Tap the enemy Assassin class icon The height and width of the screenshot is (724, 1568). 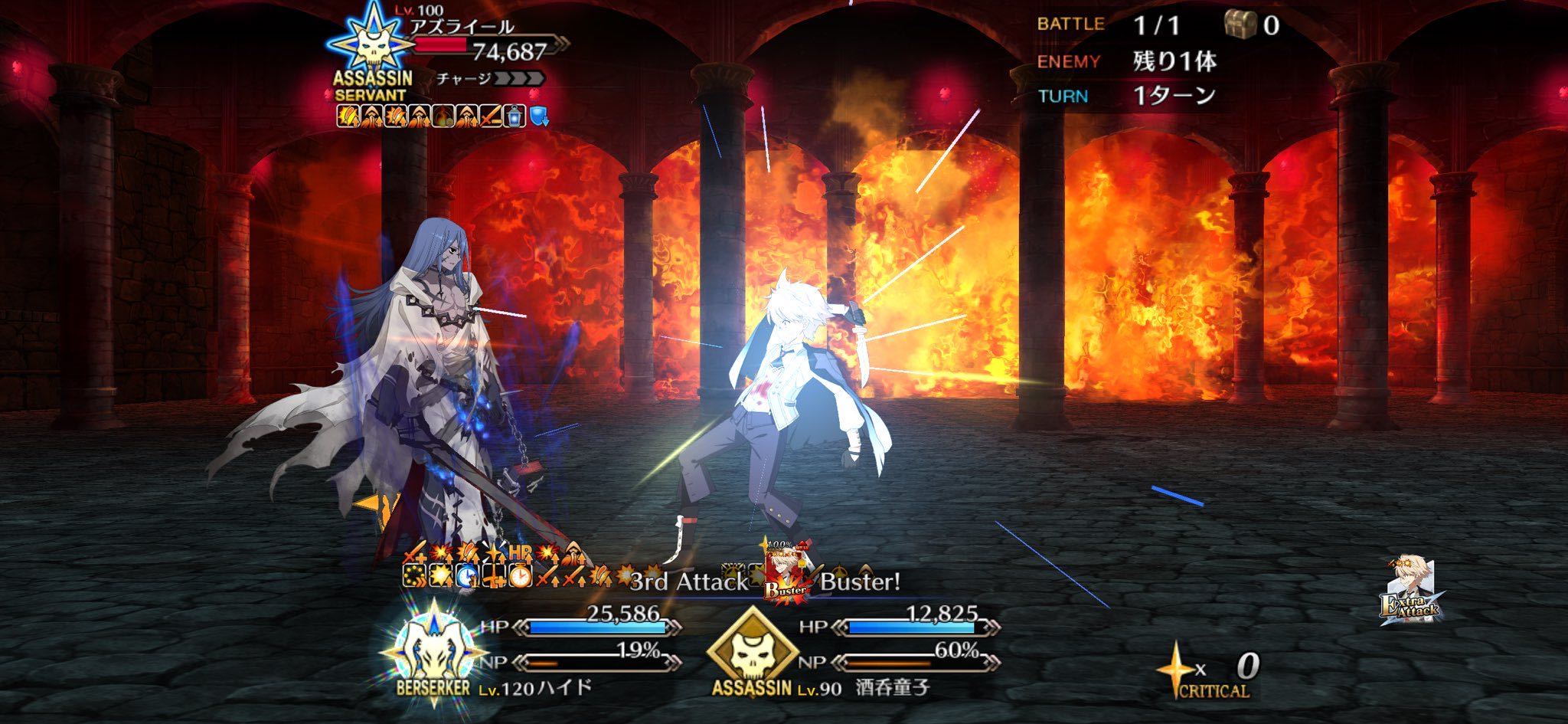pos(371,44)
